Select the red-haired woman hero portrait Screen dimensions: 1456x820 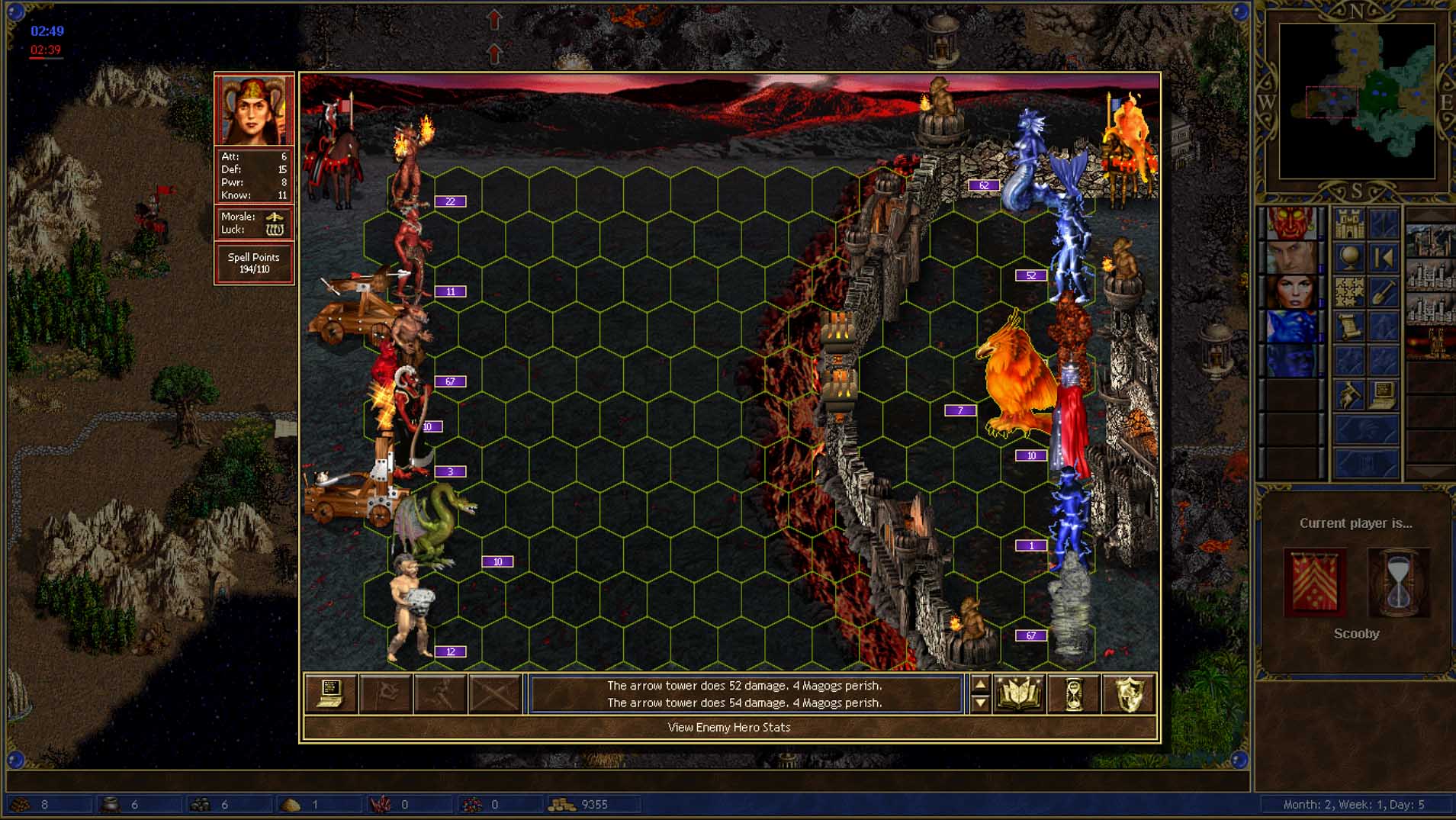click(x=1291, y=293)
